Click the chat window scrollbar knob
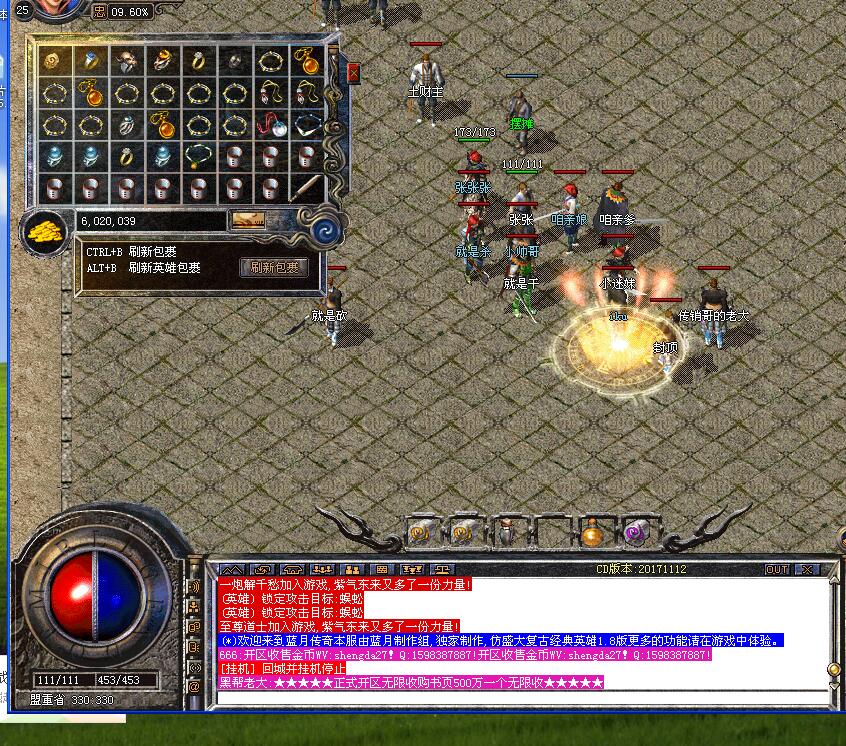The width and height of the screenshot is (846, 746). pos(833,669)
